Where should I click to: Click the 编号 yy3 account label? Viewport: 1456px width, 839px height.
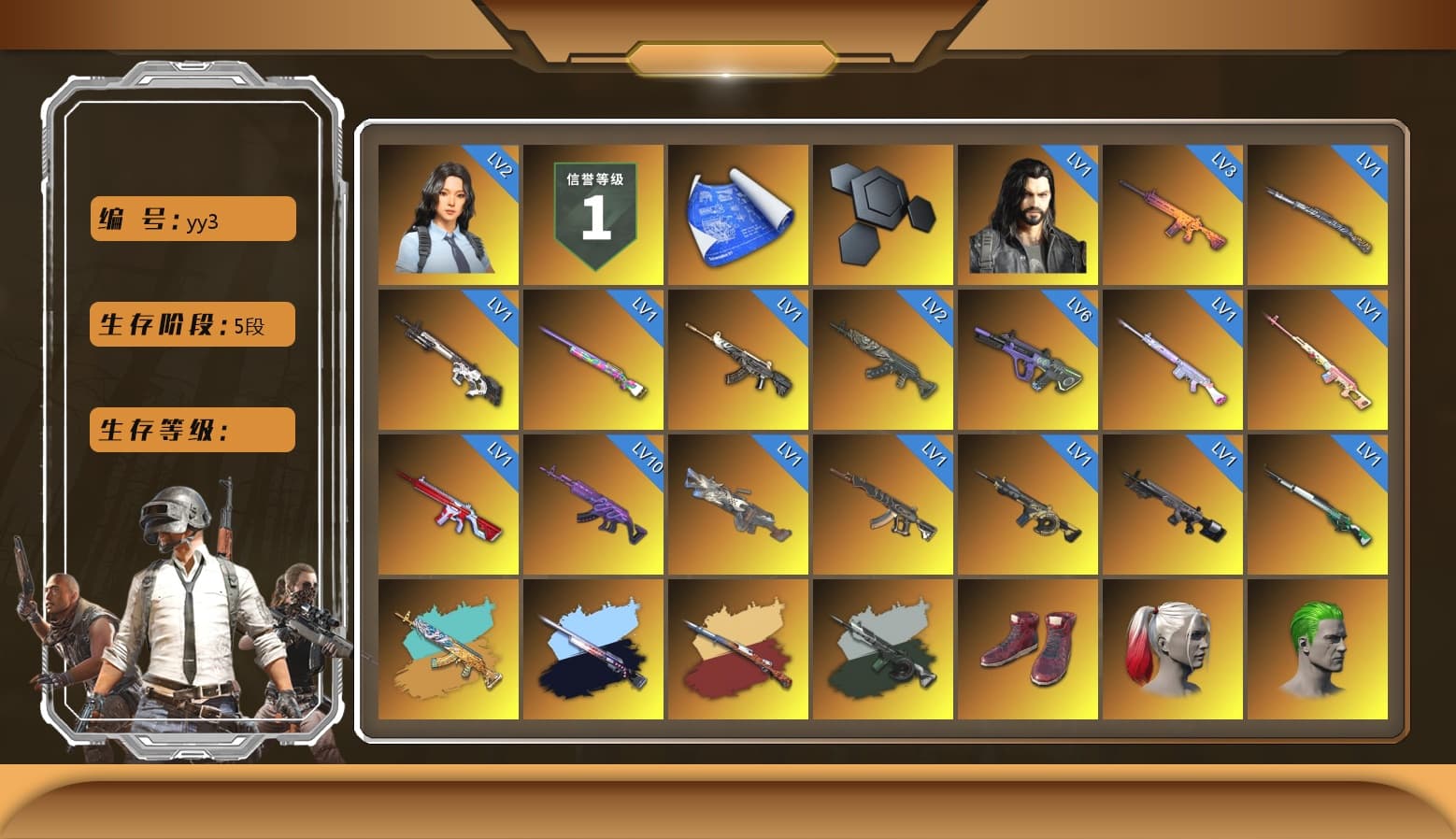click(192, 218)
